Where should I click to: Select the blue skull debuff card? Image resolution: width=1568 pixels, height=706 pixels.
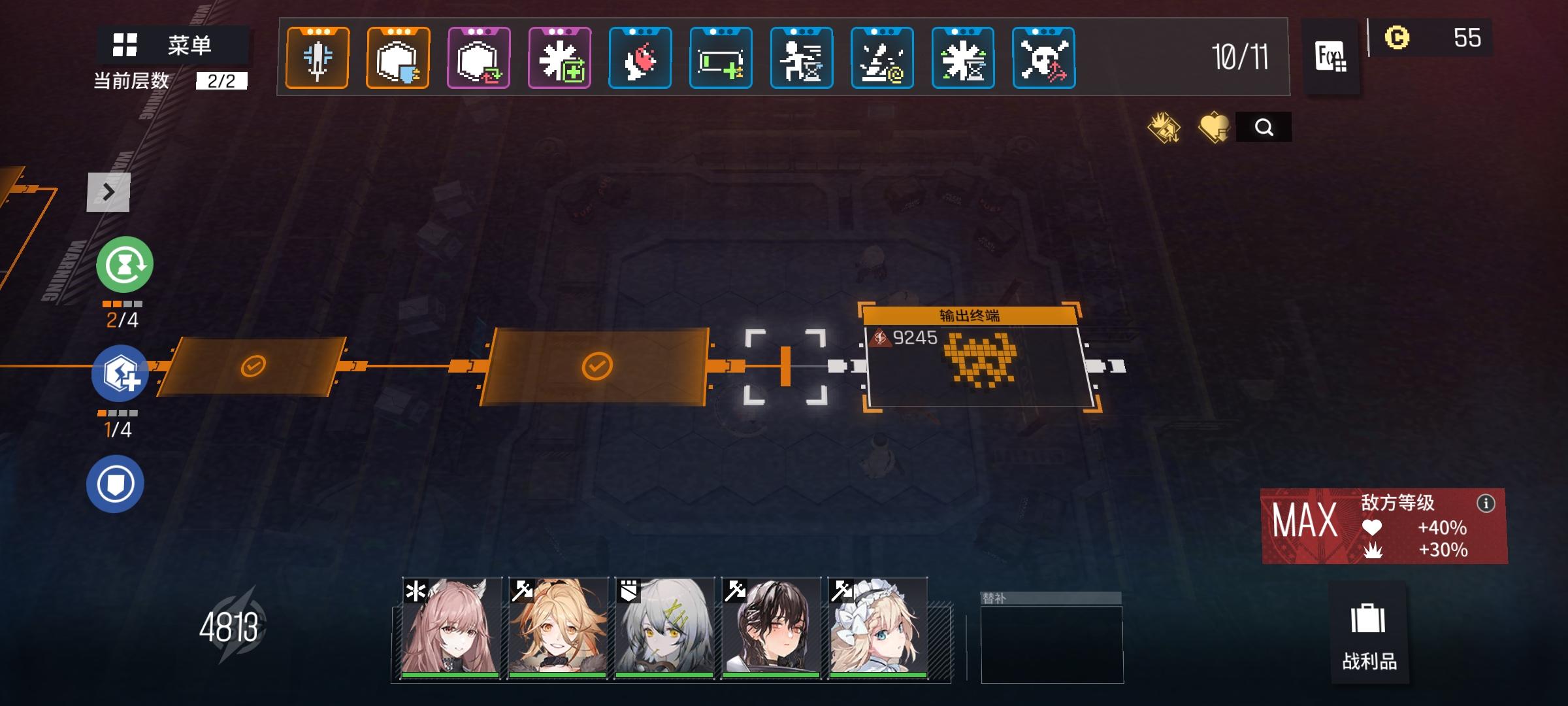click(1043, 57)
